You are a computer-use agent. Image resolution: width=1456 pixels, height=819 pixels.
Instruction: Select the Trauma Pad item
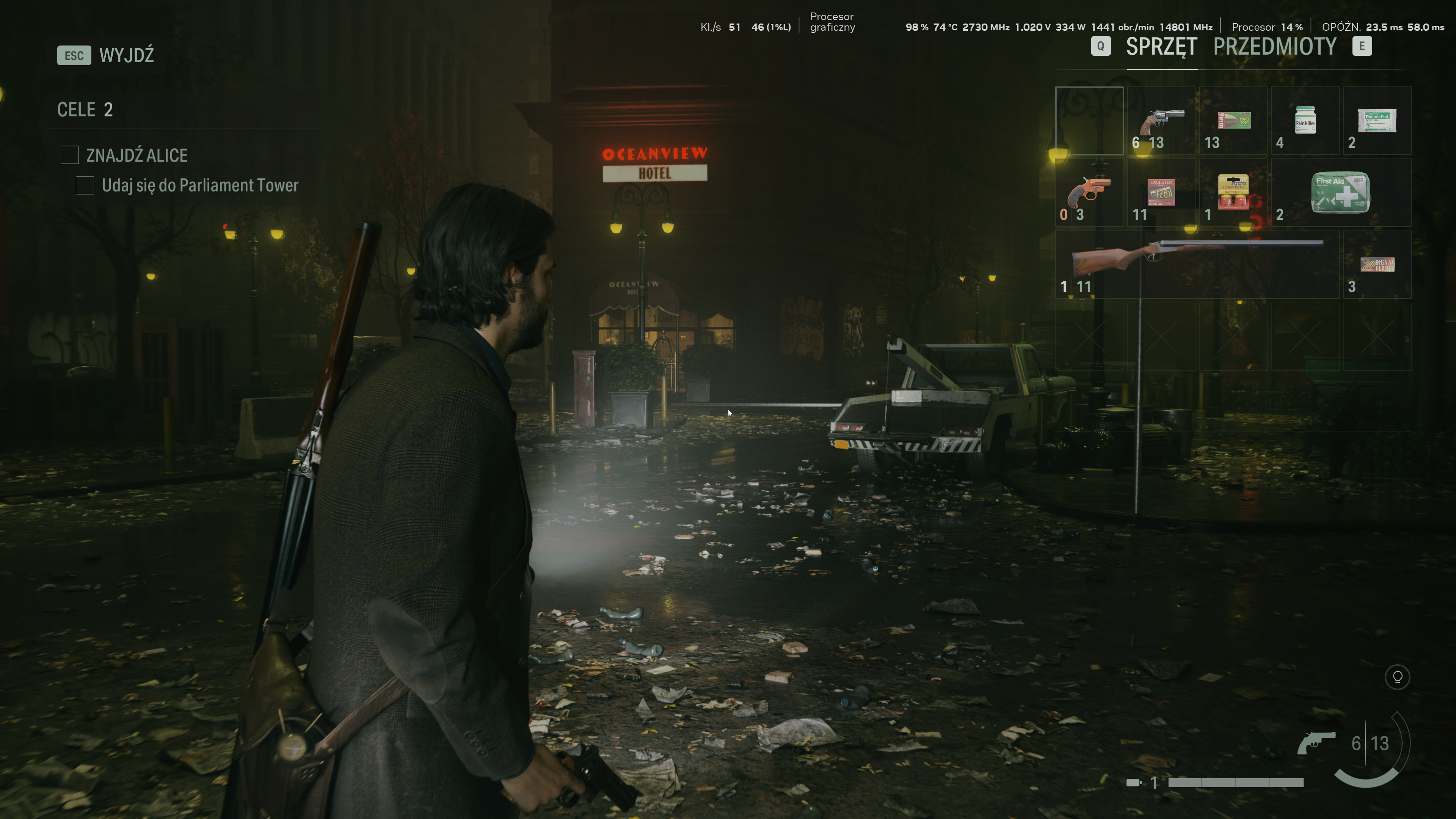(x=1377, y=121)
